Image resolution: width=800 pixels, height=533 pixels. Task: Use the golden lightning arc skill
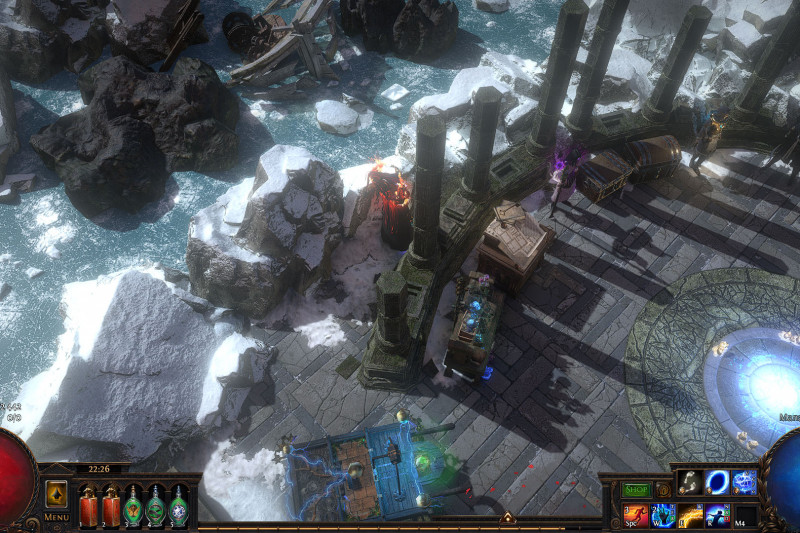[x=691, y=516]
